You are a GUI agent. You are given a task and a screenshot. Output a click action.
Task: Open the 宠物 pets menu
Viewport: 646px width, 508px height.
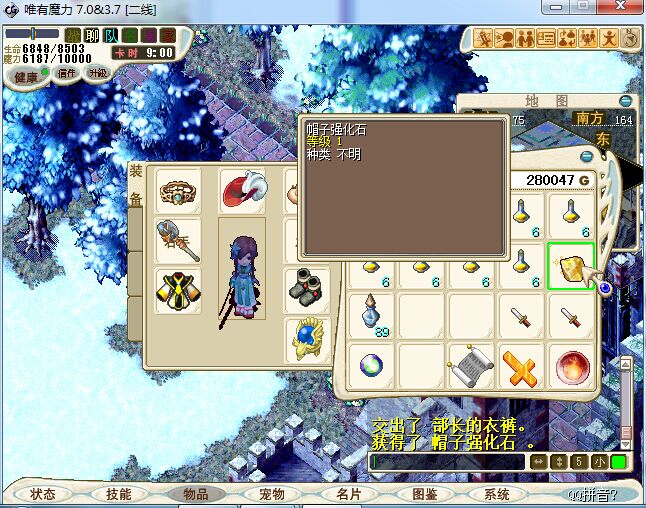pyautogui.click(x=271, y=493)
